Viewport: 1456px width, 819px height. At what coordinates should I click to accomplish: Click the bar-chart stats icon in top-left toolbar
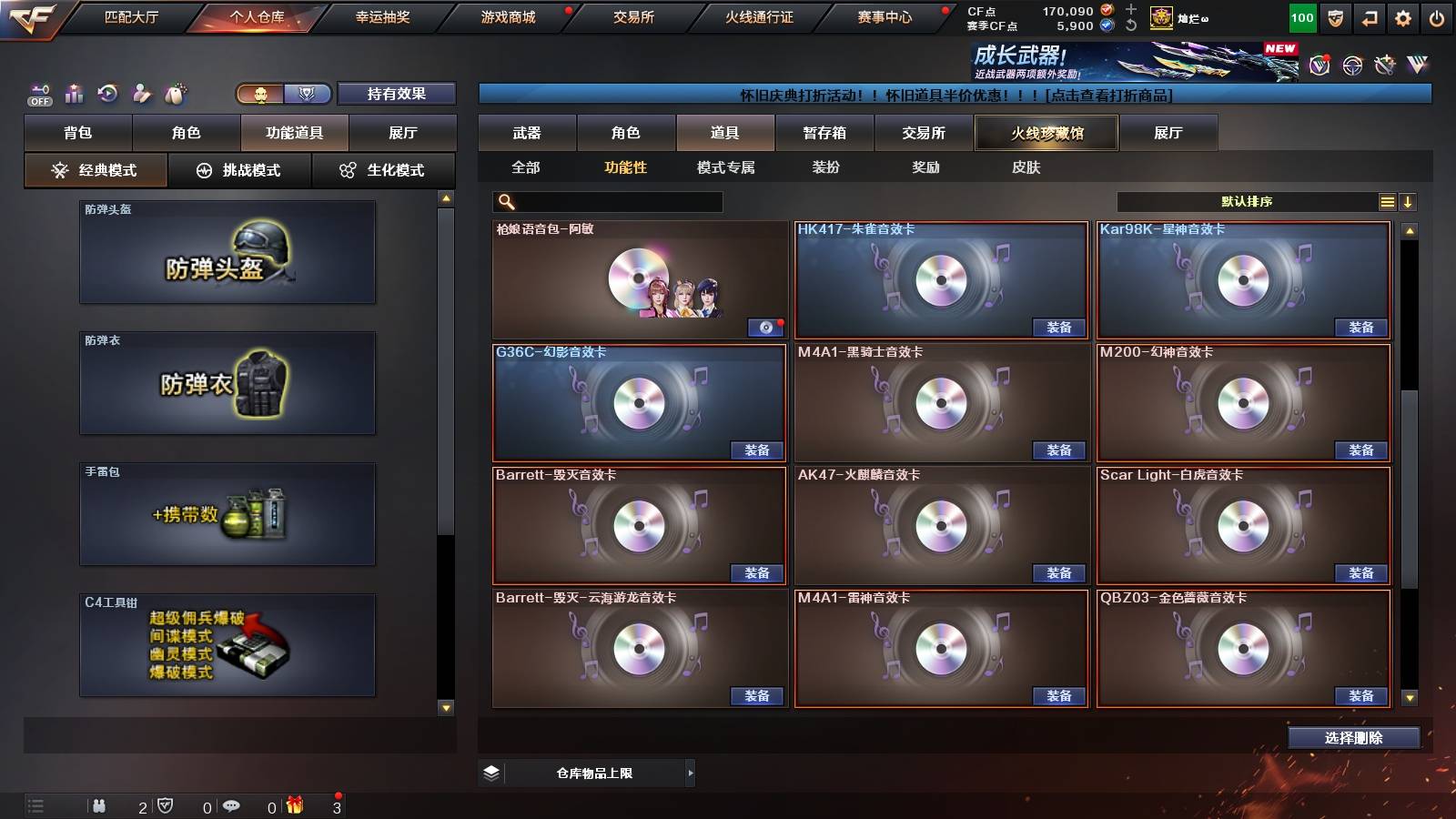[x=75, y=93]
